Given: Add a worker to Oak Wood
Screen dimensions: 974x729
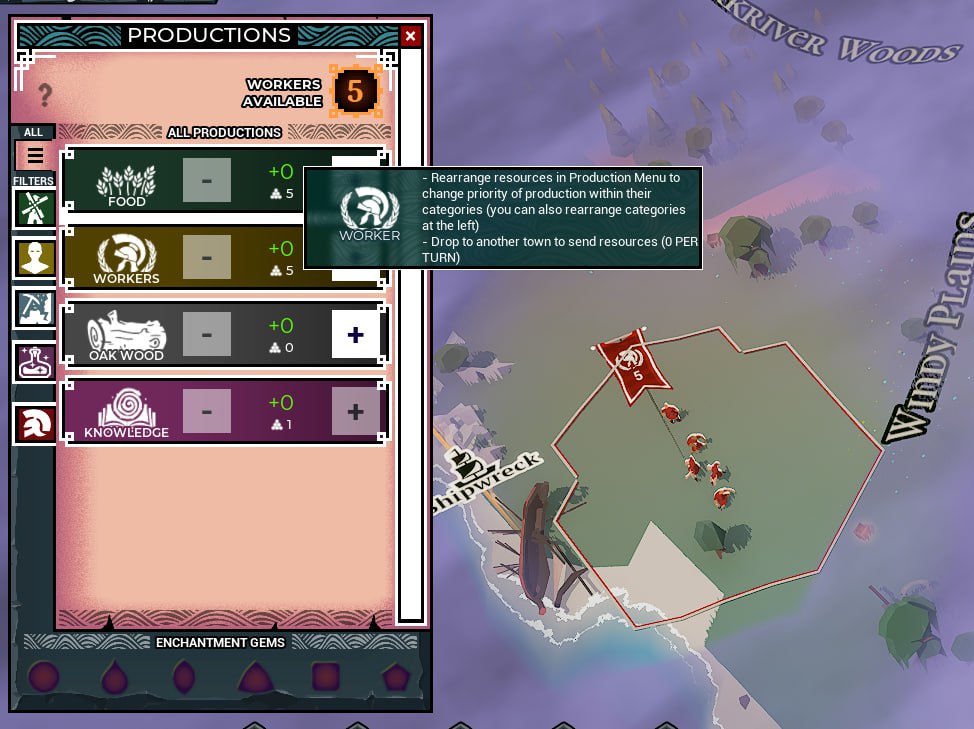Looking at the screenshot, I should [x=355, y=334].
